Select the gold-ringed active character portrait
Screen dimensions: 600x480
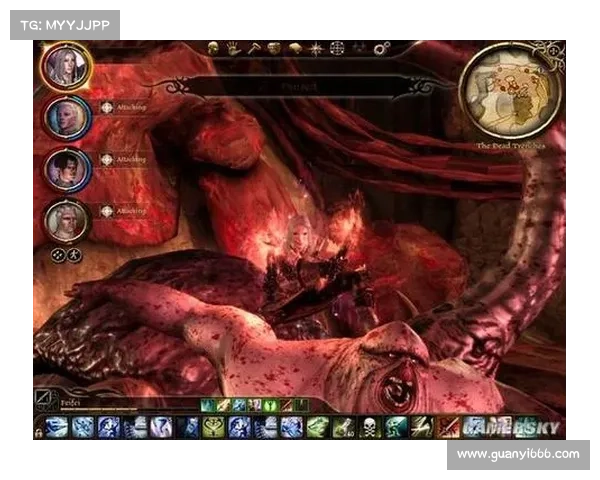(x=67, y=67)
